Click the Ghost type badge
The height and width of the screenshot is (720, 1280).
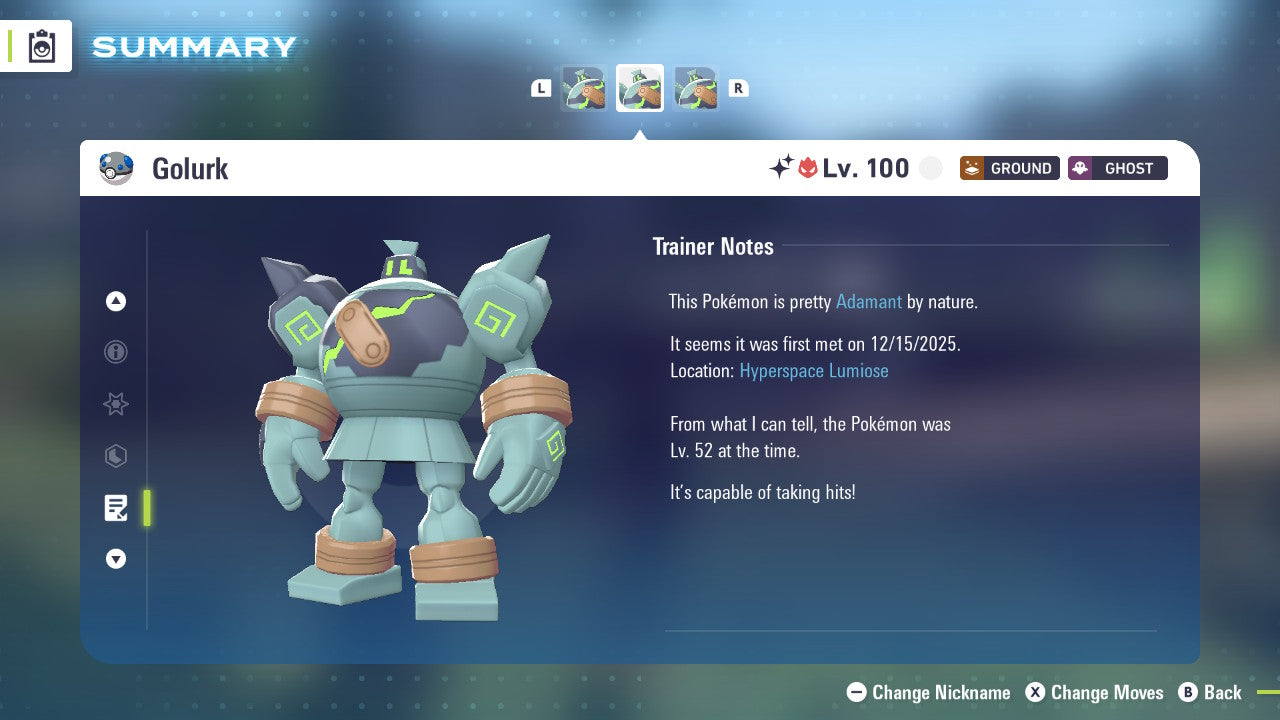(1117, 168)
